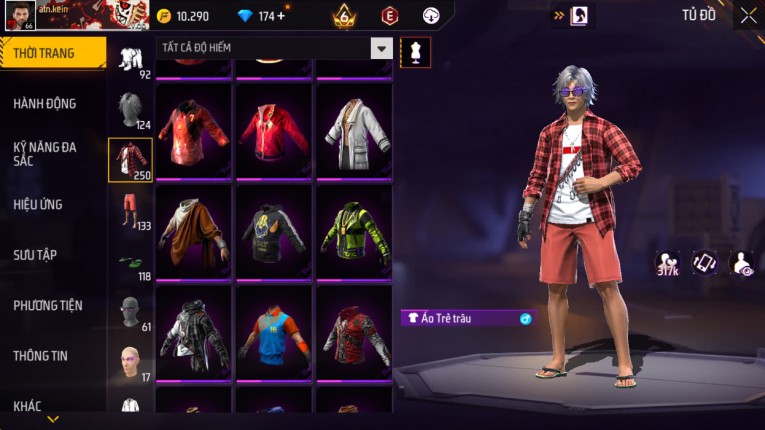
Task: Go to the Sưu Tập category
Action: coord(35,255)
